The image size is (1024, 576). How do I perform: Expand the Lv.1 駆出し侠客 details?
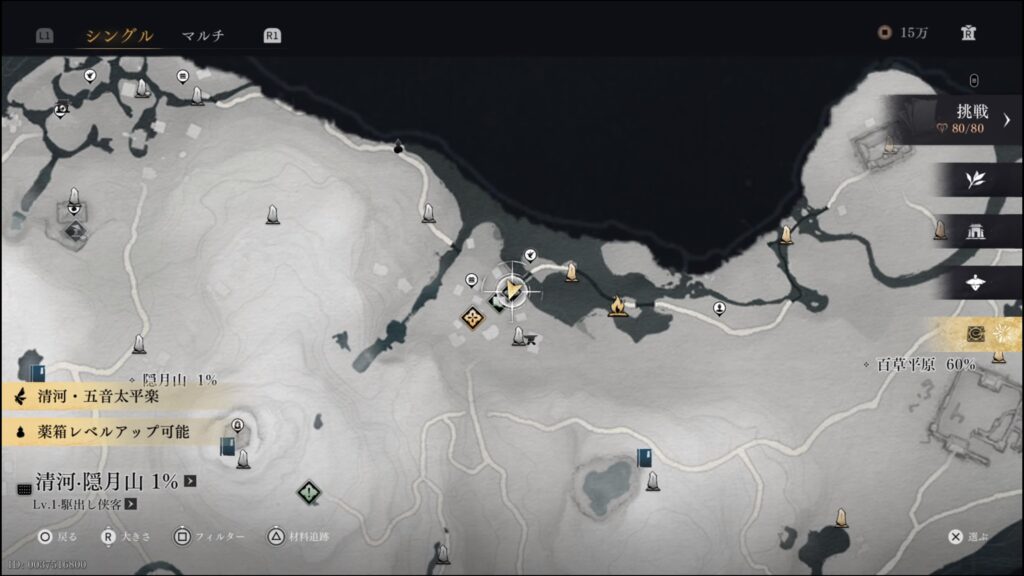(x=131, y=504)
